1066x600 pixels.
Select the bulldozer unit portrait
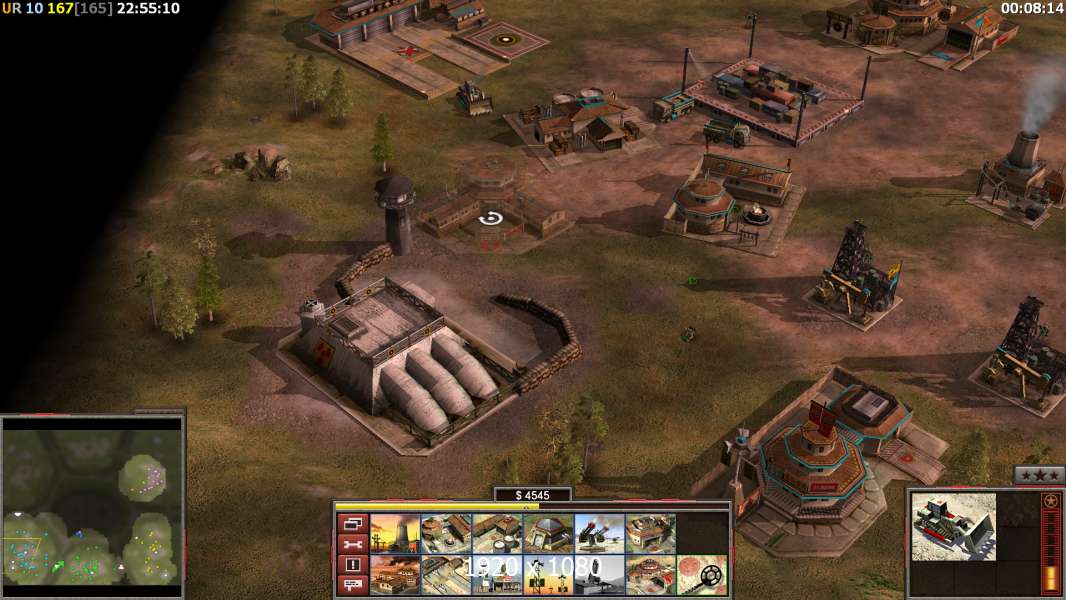coord(953,526)
